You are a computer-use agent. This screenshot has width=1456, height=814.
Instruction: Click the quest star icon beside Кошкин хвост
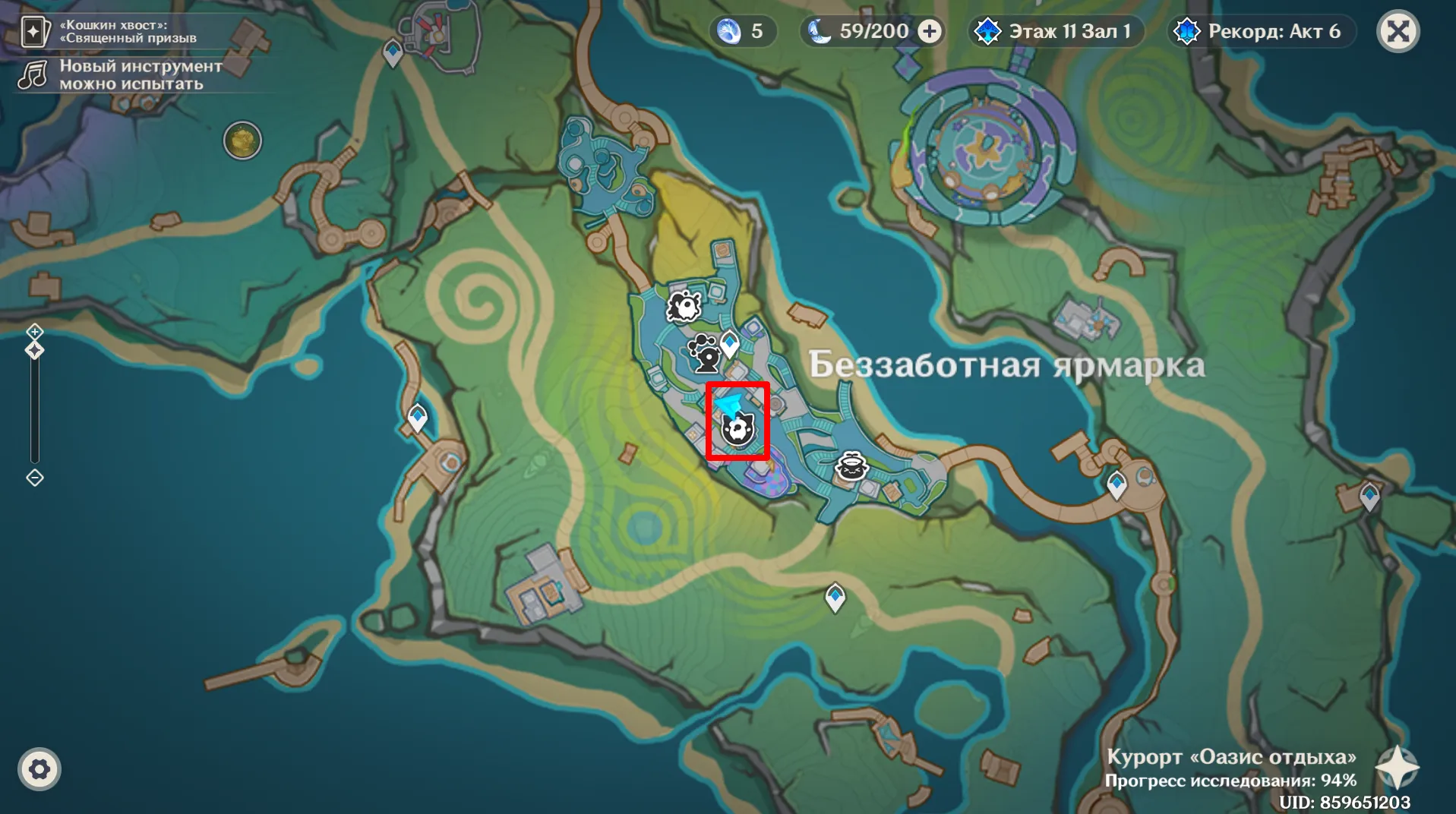point(33,31)
